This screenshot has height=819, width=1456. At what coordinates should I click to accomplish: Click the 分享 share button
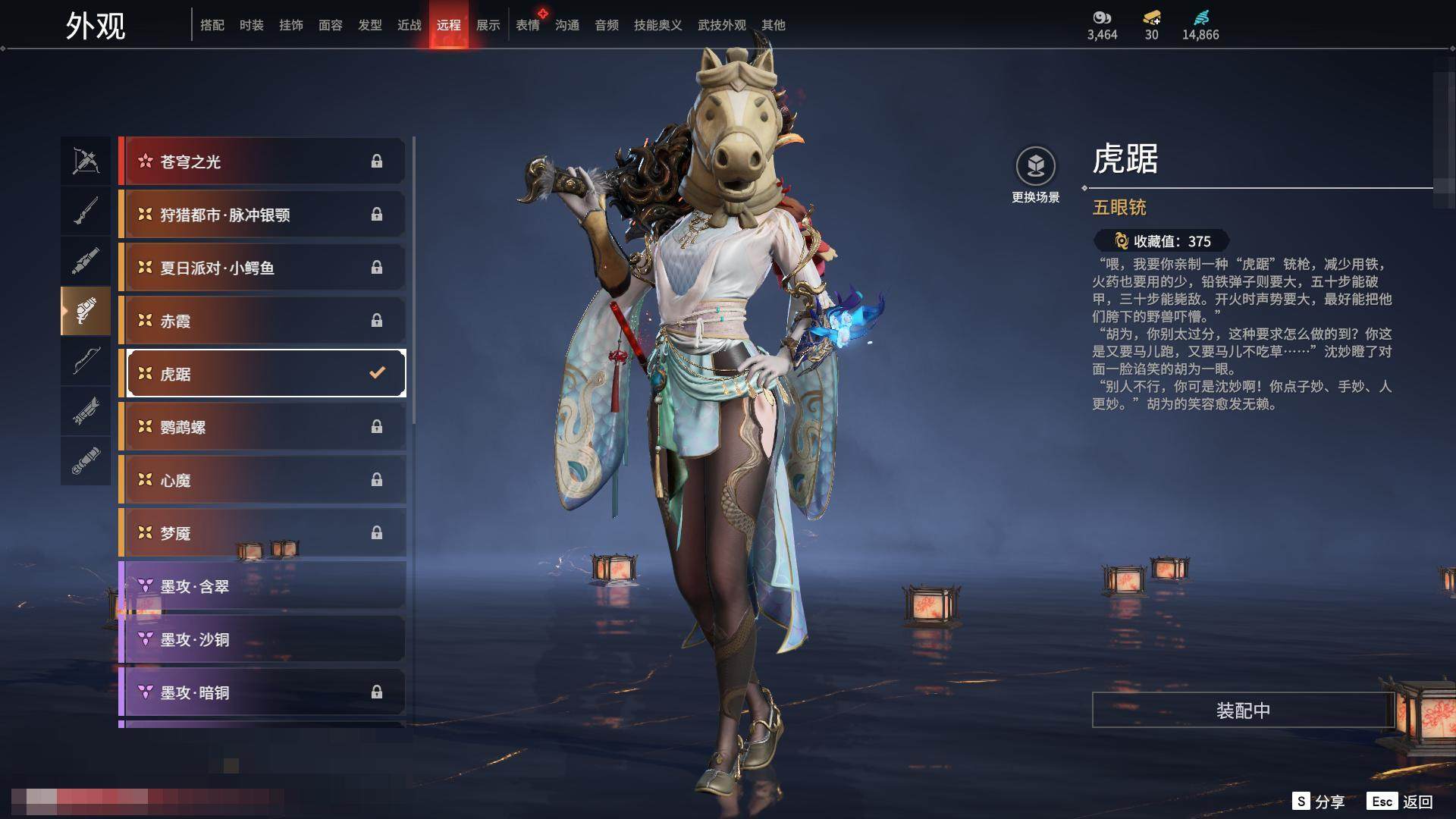[1319, 802]
